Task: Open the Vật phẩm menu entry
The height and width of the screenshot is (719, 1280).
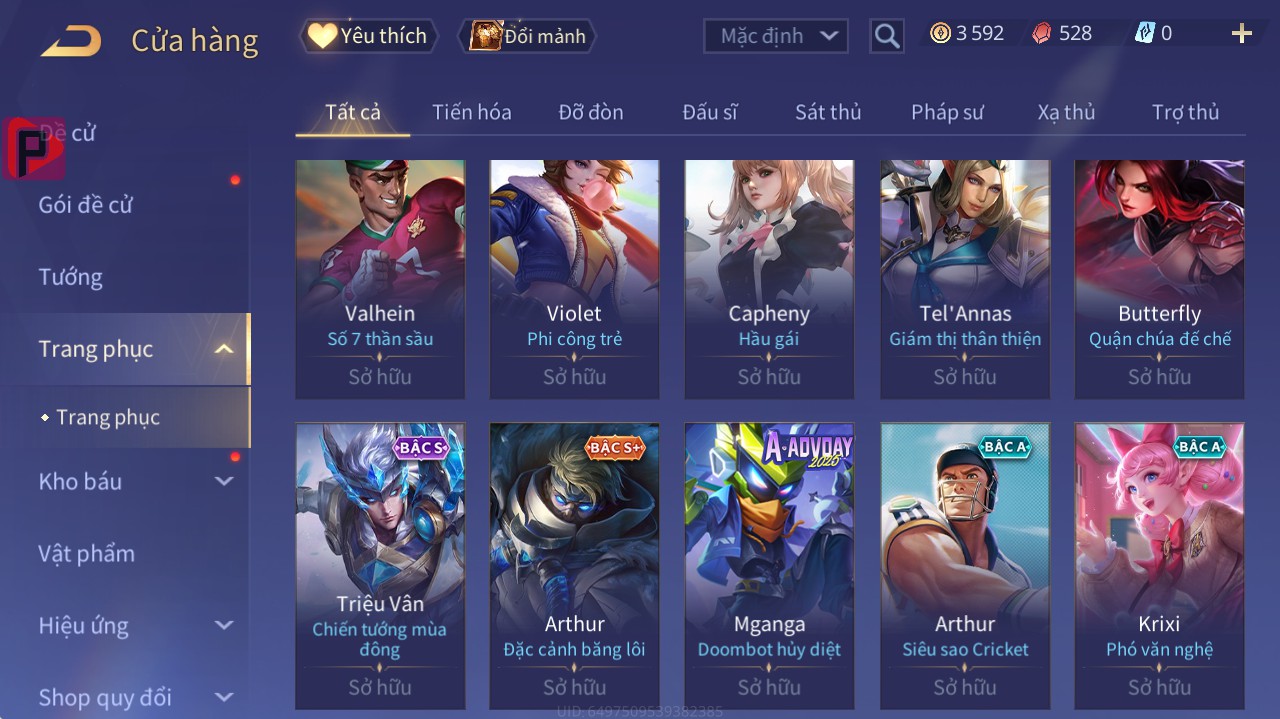Action: pos(87,553)
